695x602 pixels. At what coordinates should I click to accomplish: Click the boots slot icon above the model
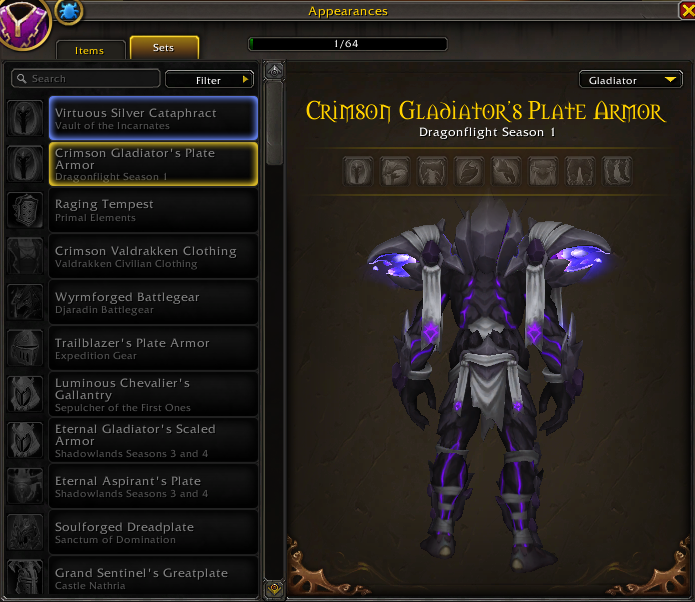point(616,170)
